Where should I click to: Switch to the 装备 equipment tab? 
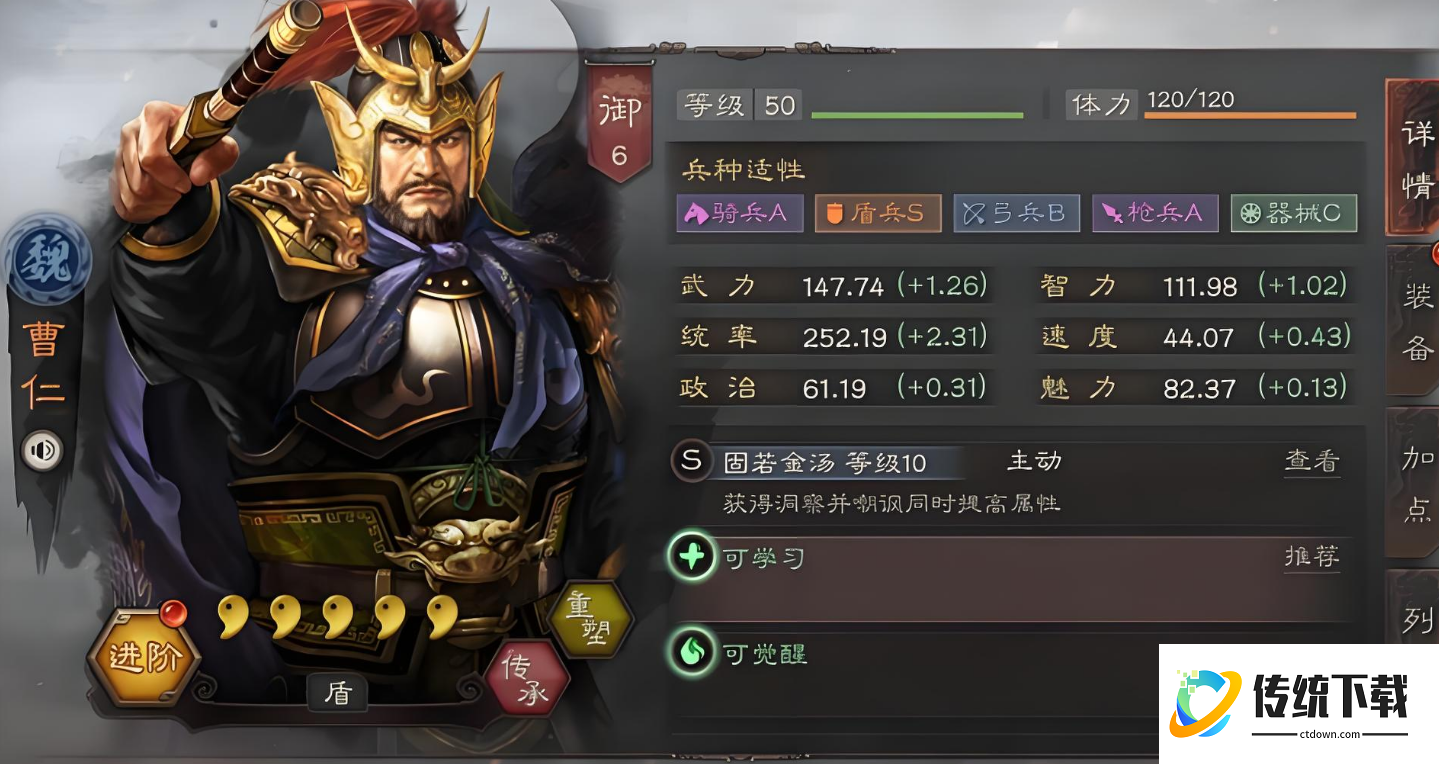pos(1416,320)
